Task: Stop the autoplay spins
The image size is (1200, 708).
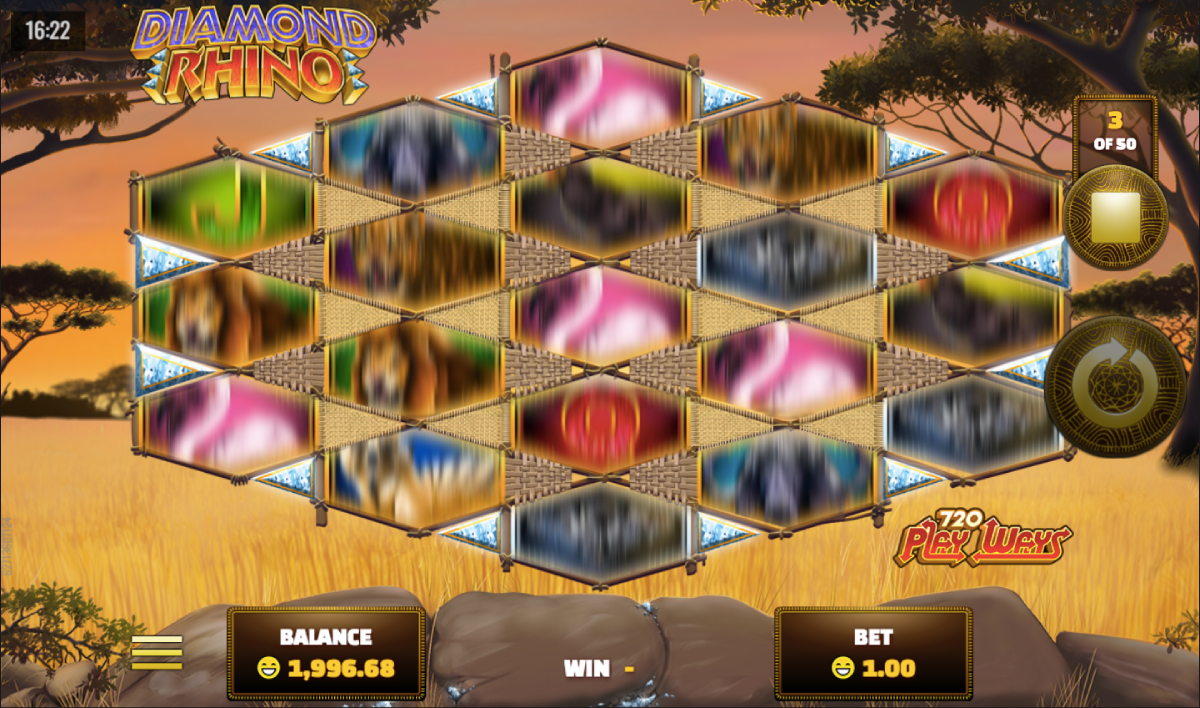Action: pyautogui.click(x=1114, y=219)
